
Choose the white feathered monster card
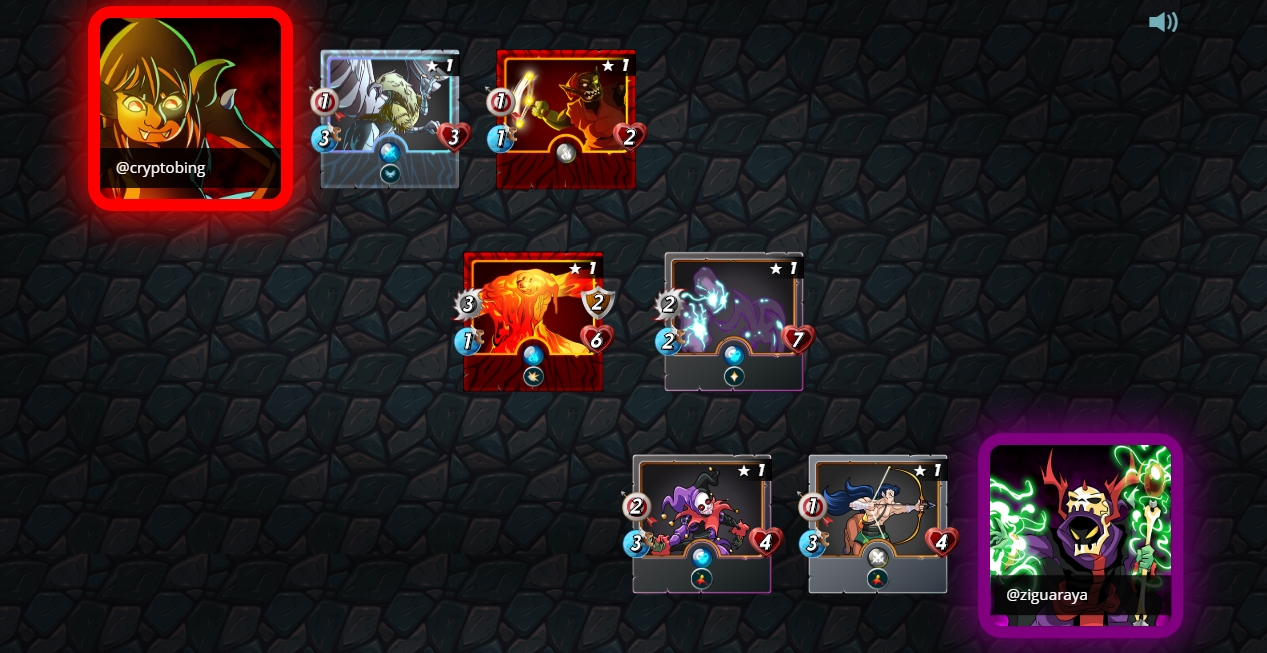390,118
